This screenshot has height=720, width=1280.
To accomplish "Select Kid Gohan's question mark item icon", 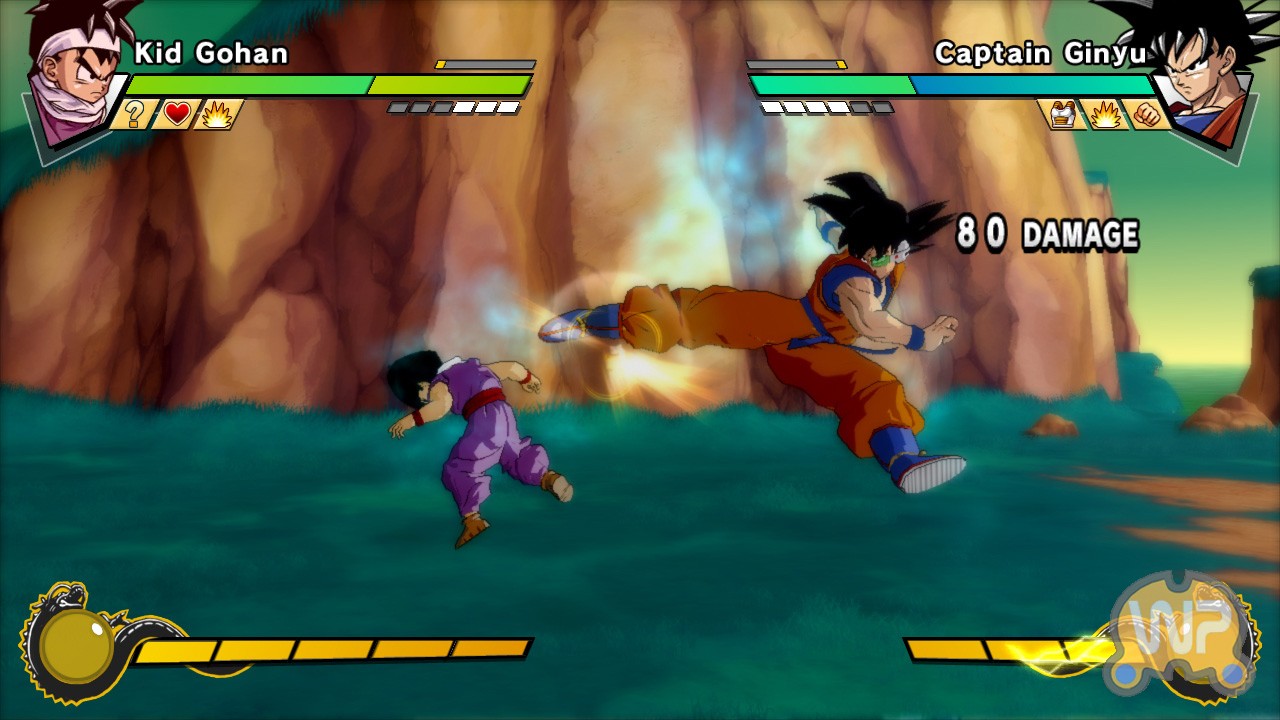I will (x=133, y=114).
